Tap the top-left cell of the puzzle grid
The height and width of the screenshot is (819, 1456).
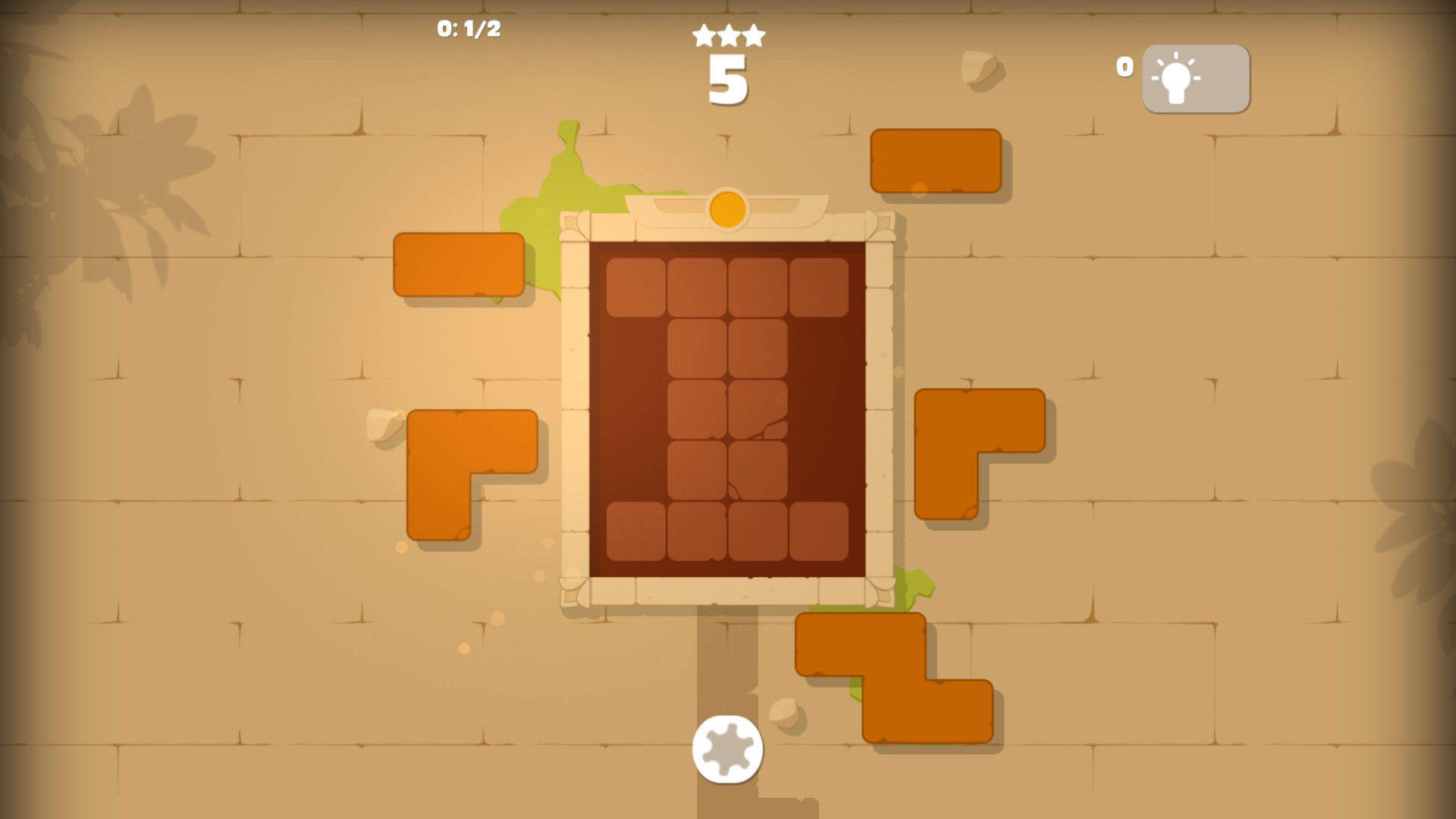[x=635, y=288]
